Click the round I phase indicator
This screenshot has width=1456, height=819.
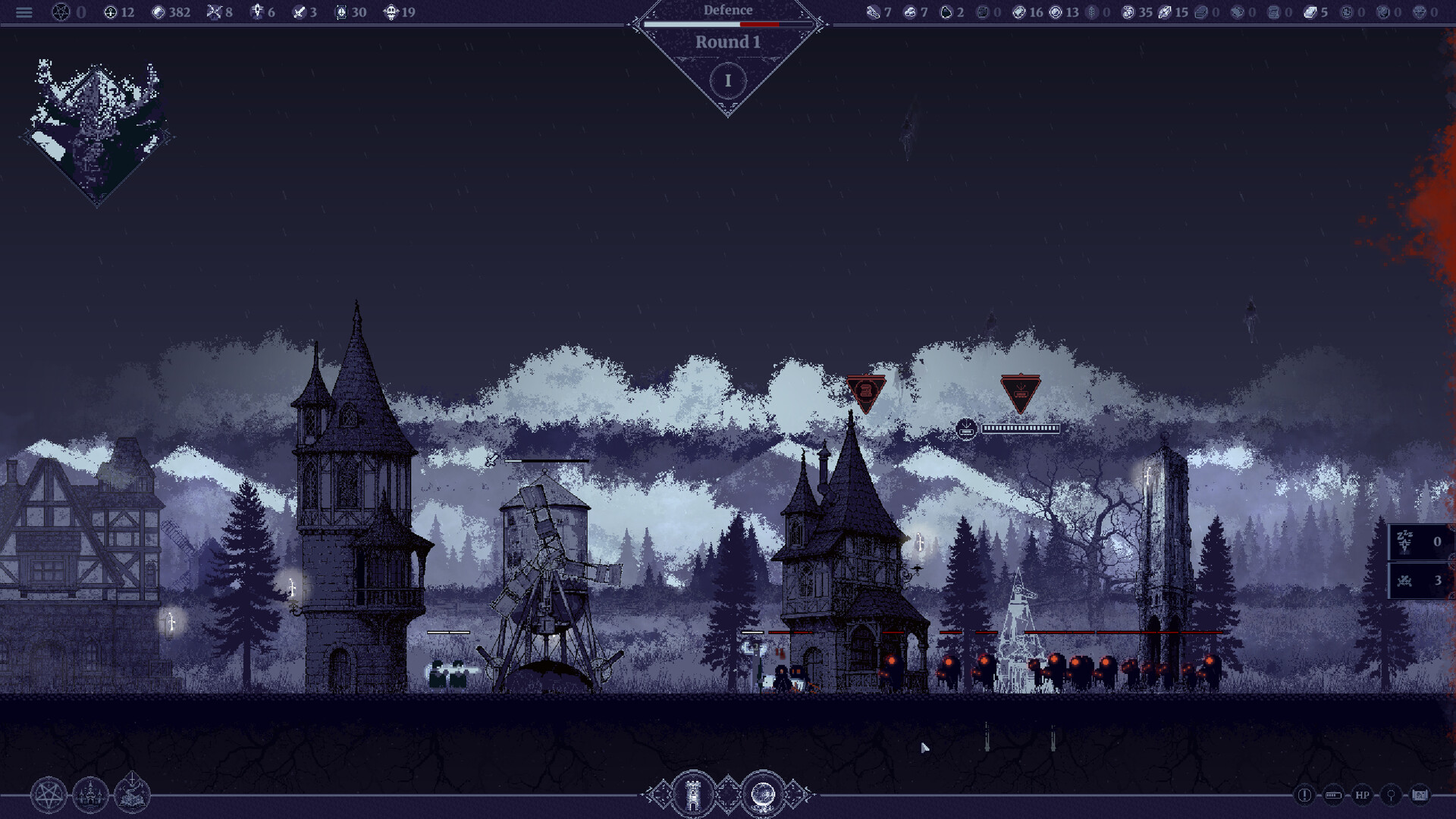coord(728,80)
